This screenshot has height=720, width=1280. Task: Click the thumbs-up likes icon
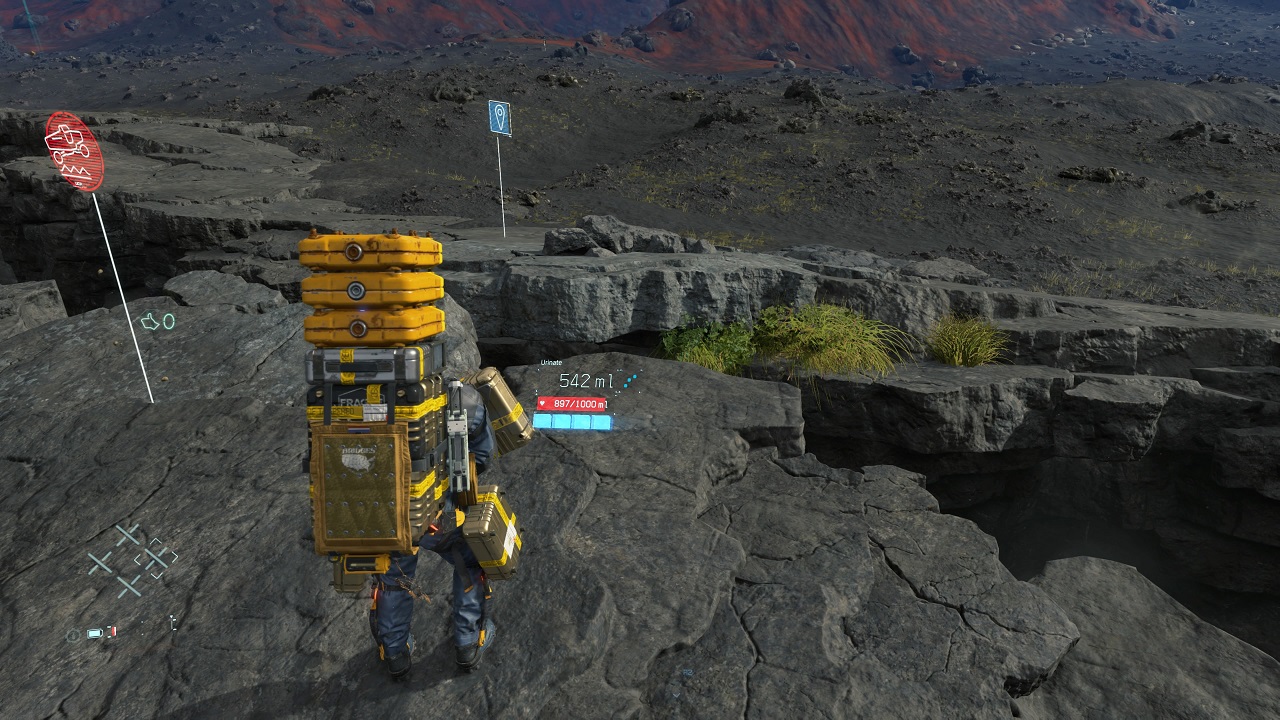click(x=150, y=322)
